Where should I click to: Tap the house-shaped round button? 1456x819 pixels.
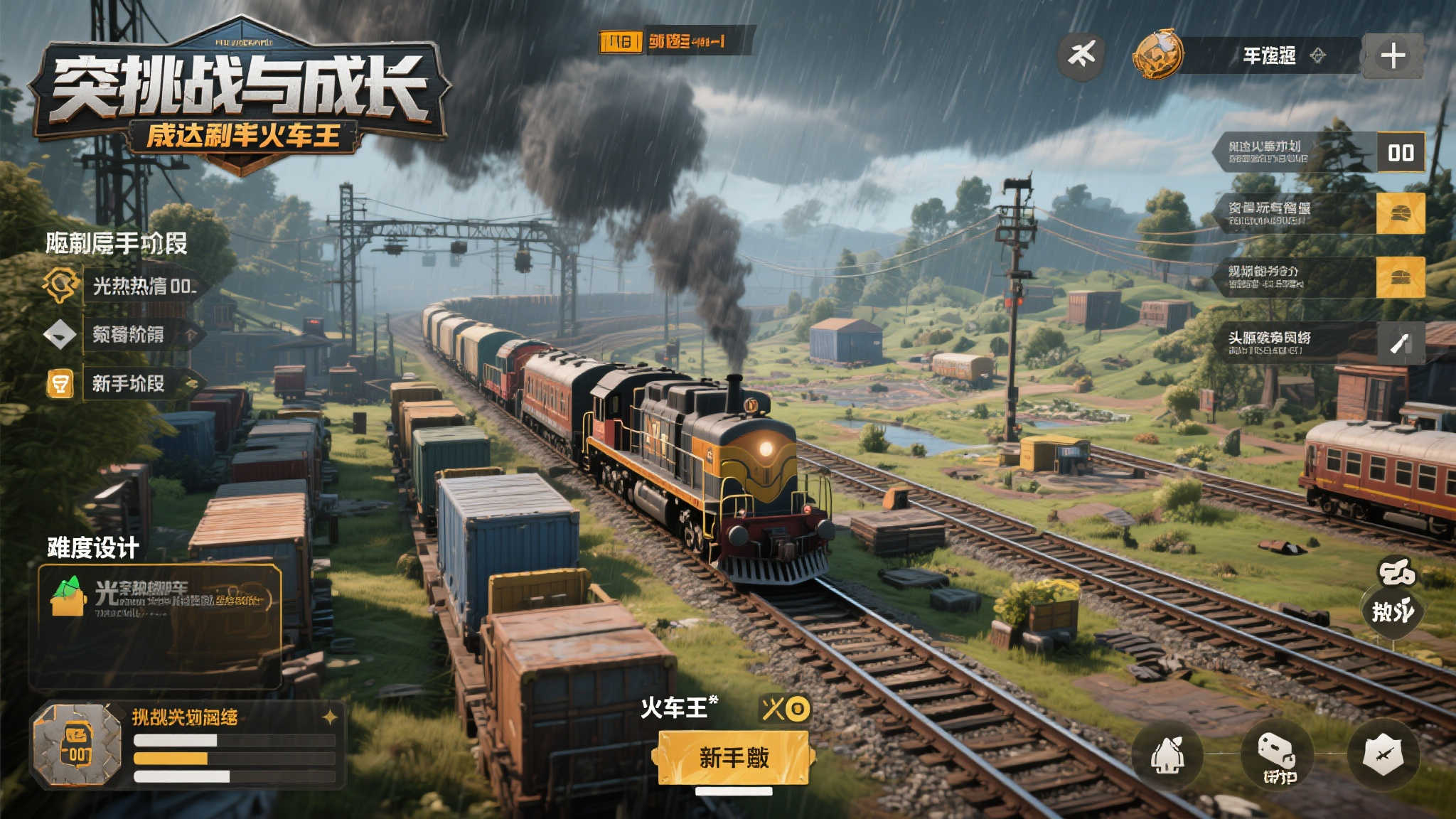click(x=1167, y=756)
